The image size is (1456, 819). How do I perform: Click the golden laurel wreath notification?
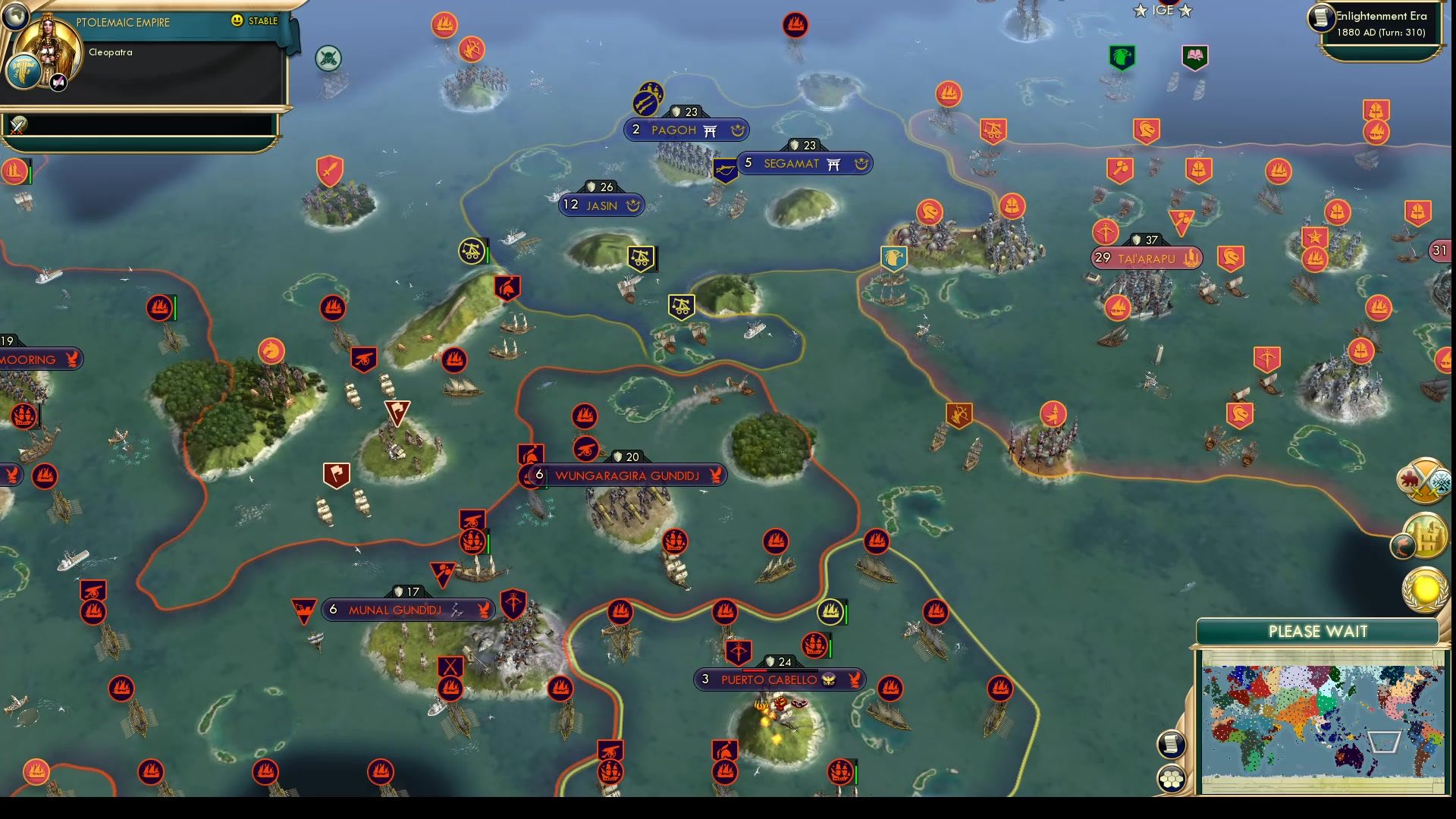point(1425,591)
